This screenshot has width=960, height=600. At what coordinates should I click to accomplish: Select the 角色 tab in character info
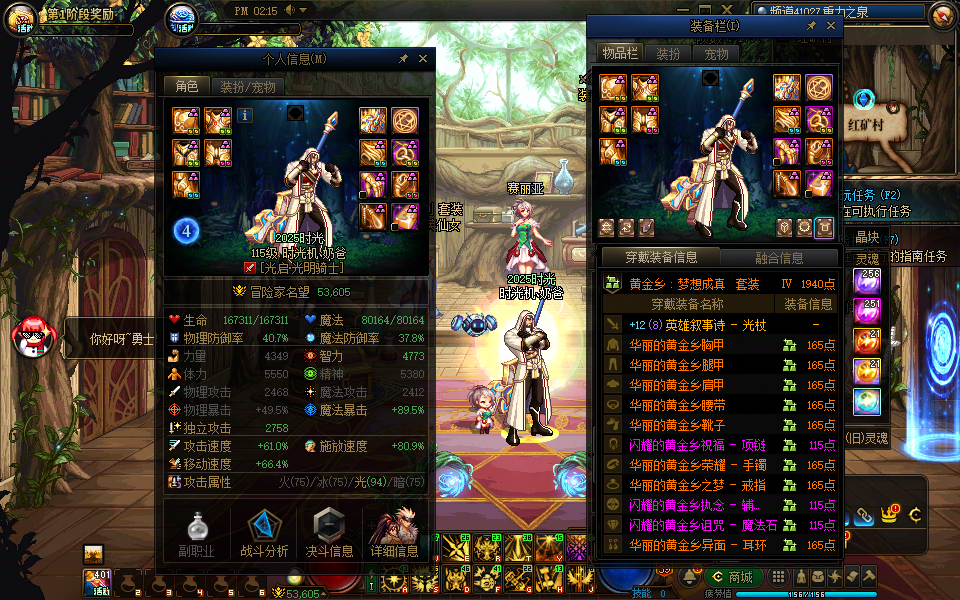pyautogui.click(x=187, y=87)
